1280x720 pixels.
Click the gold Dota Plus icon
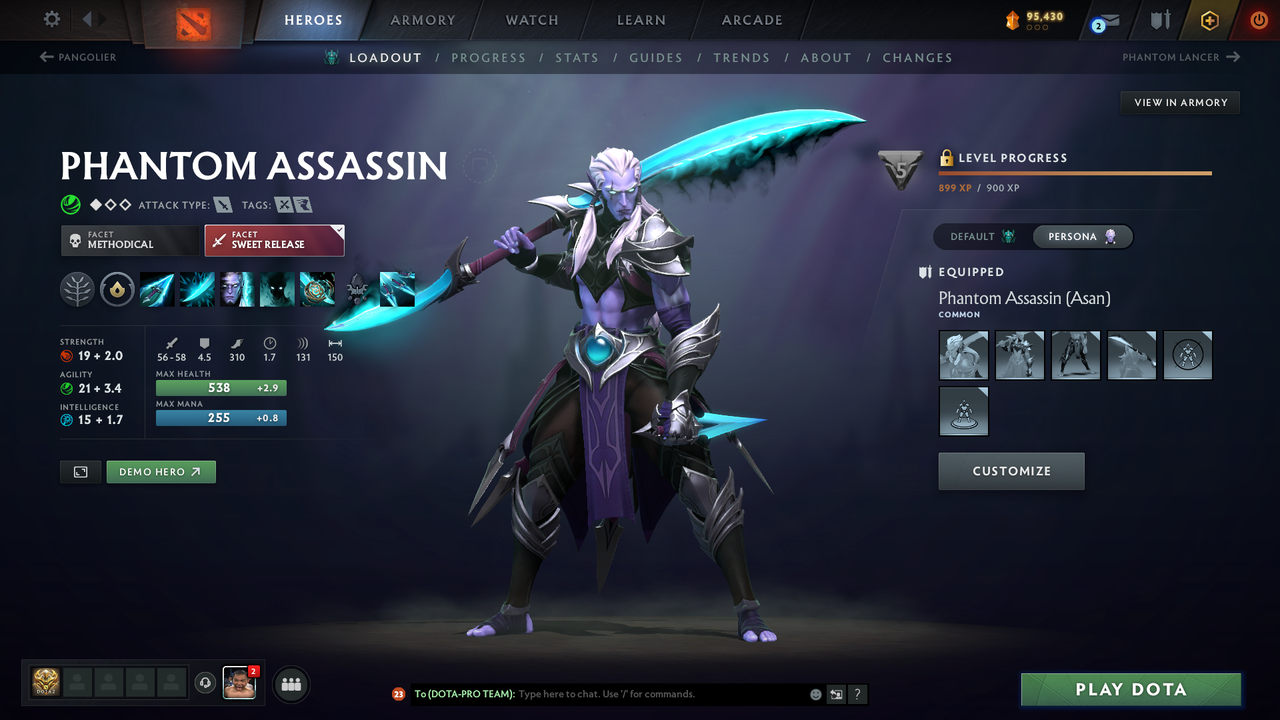[x=1209, y=20]
